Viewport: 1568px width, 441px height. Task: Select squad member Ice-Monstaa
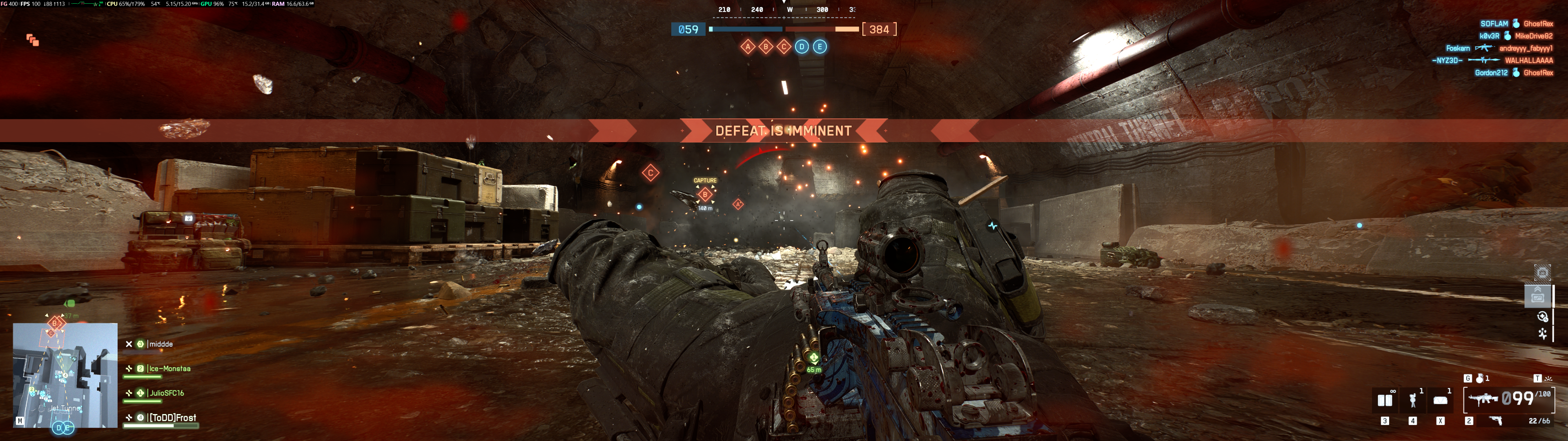click(x=170, y=368)
